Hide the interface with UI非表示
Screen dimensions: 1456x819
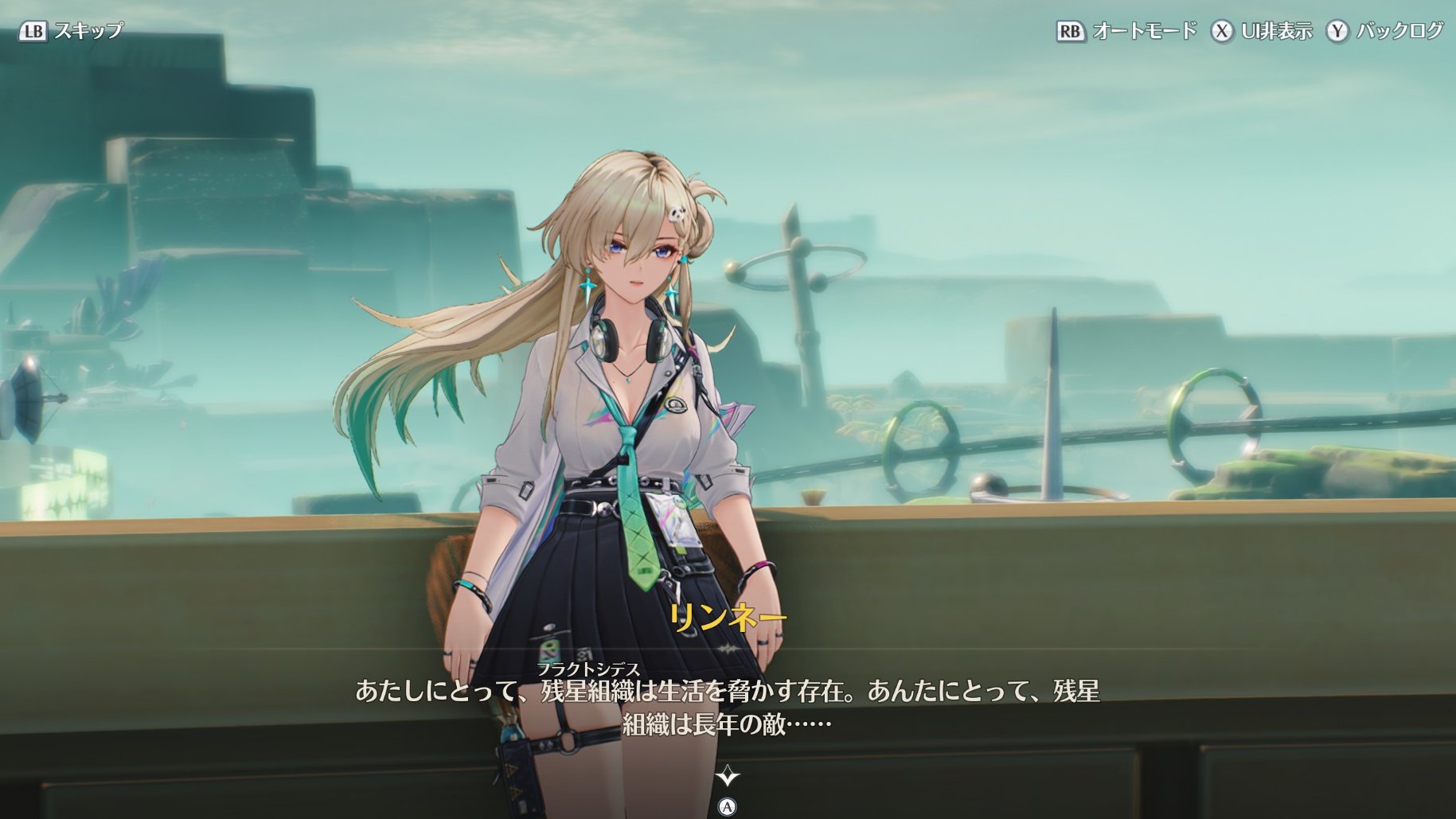(1262, 31)
